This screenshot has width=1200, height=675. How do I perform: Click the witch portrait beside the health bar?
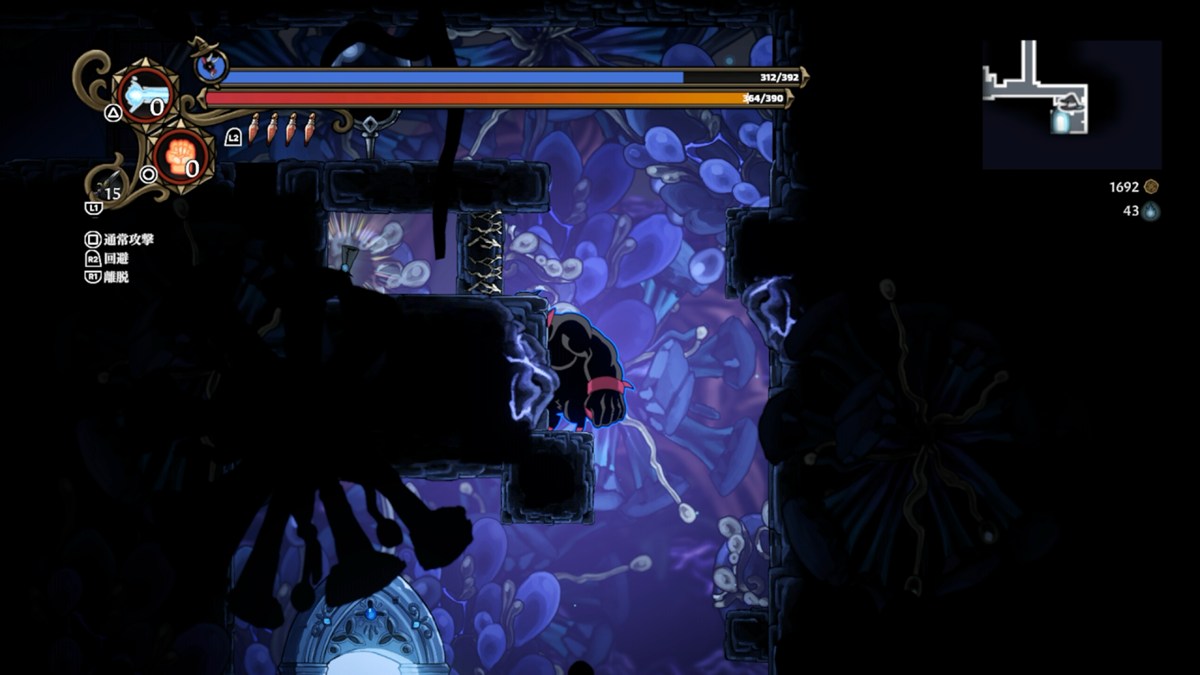point(212,67)
